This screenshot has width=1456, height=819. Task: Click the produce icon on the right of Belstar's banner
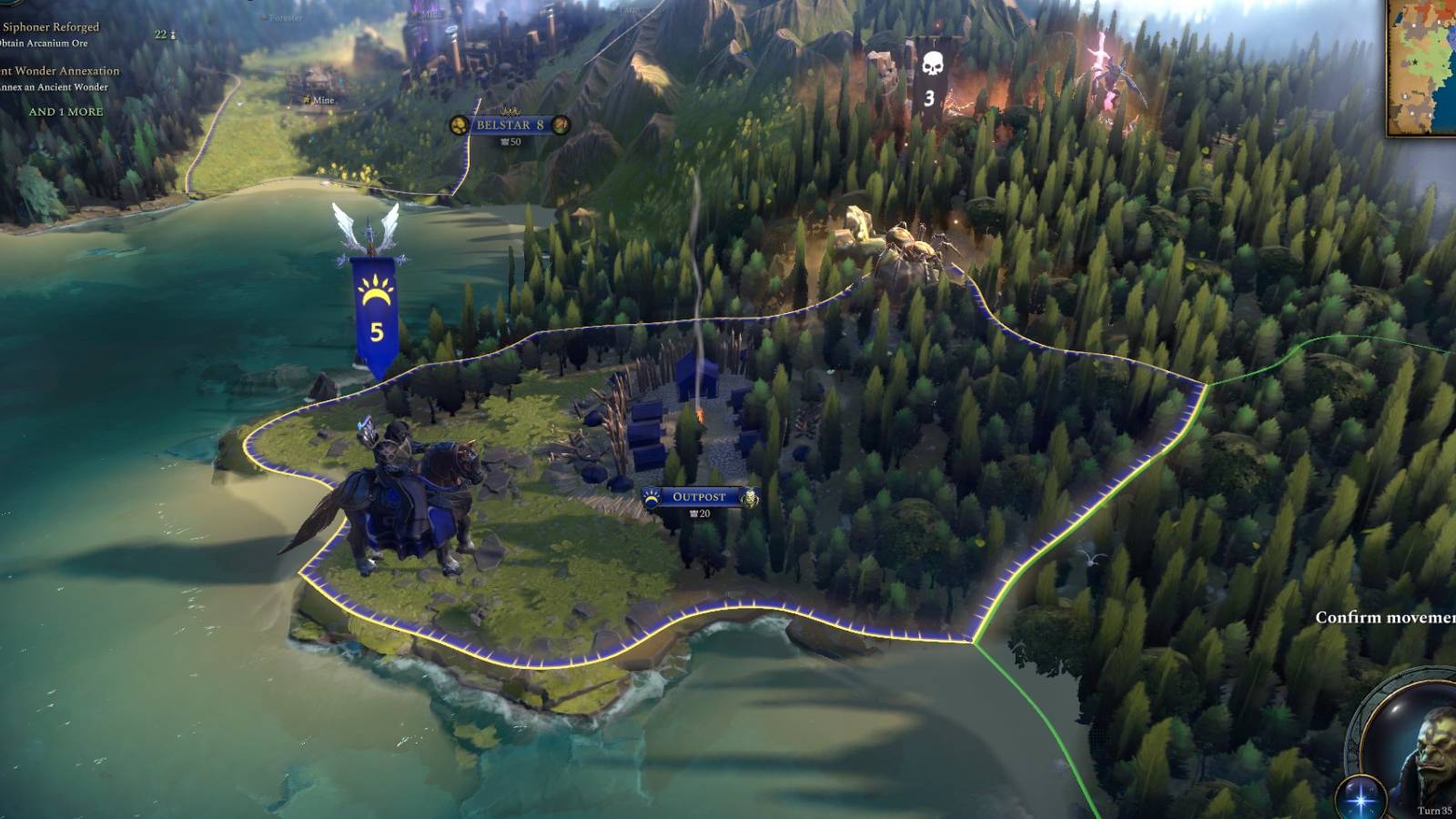coord(561,125)
